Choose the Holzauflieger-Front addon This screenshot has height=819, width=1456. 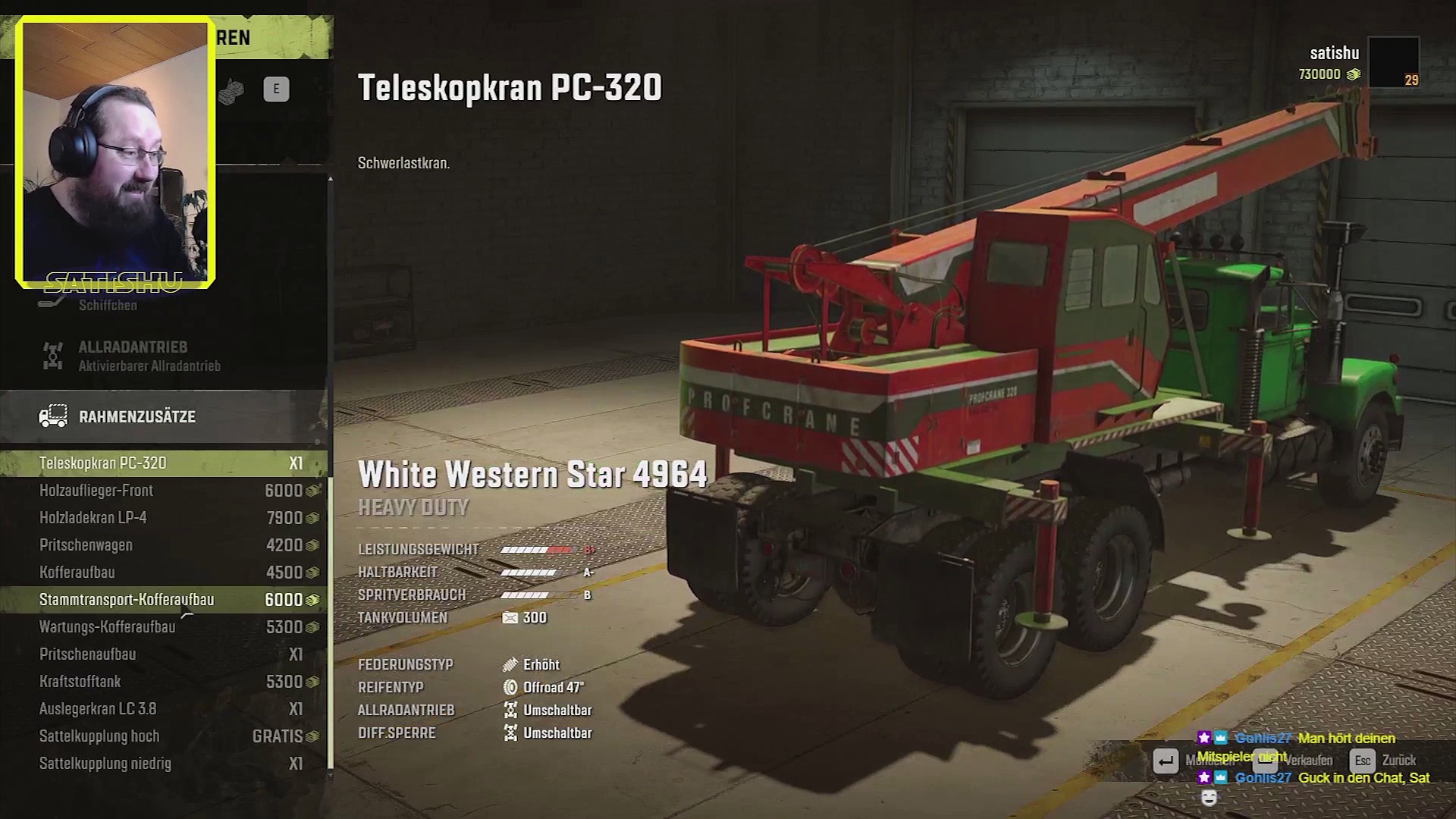pos(163,491)
